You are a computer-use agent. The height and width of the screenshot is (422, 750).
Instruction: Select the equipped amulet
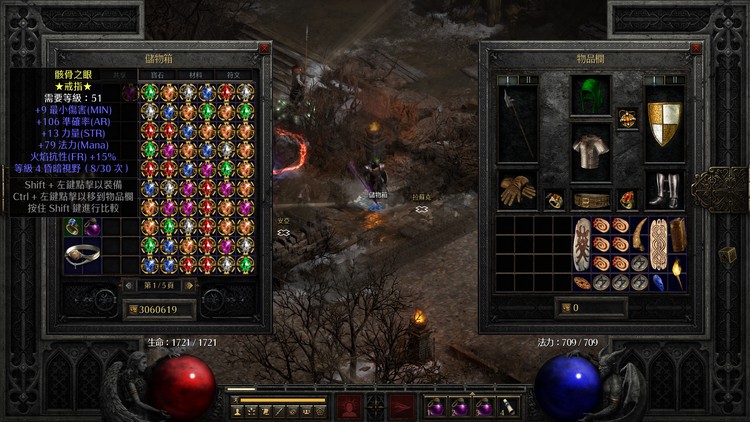coord(627,118)
